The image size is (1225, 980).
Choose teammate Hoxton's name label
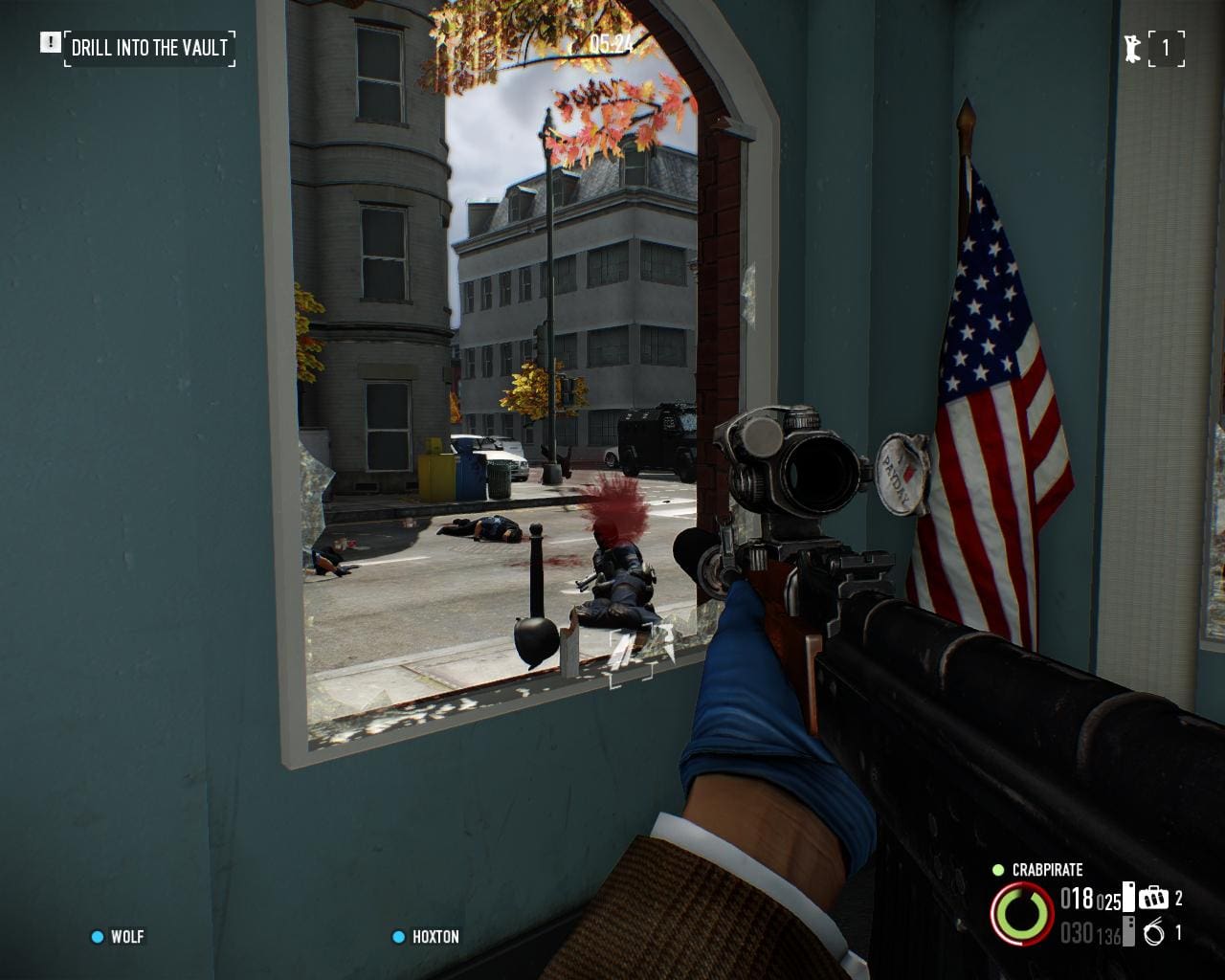pos(435,936)
